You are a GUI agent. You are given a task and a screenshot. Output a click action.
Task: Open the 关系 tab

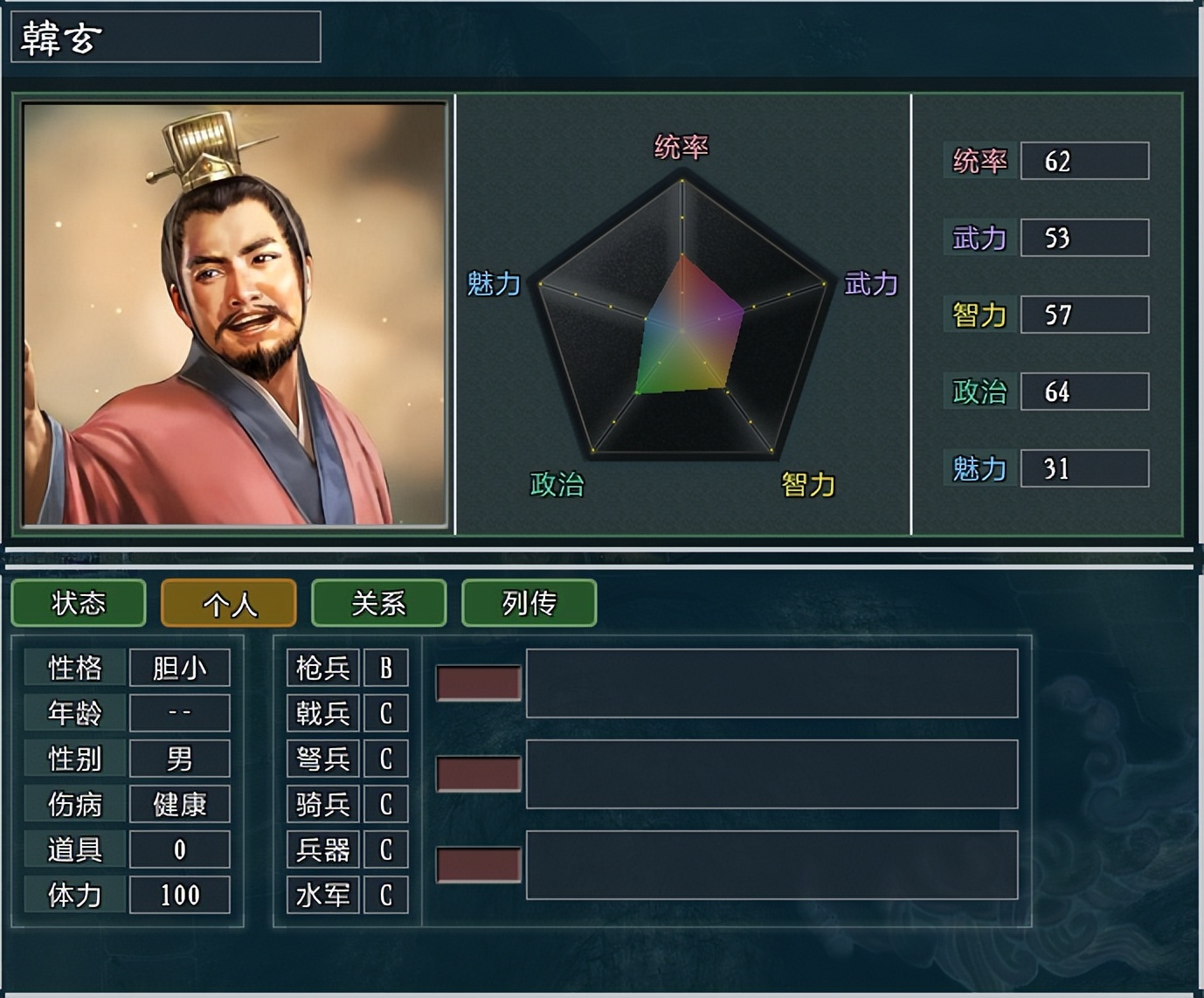click(379, 603)
